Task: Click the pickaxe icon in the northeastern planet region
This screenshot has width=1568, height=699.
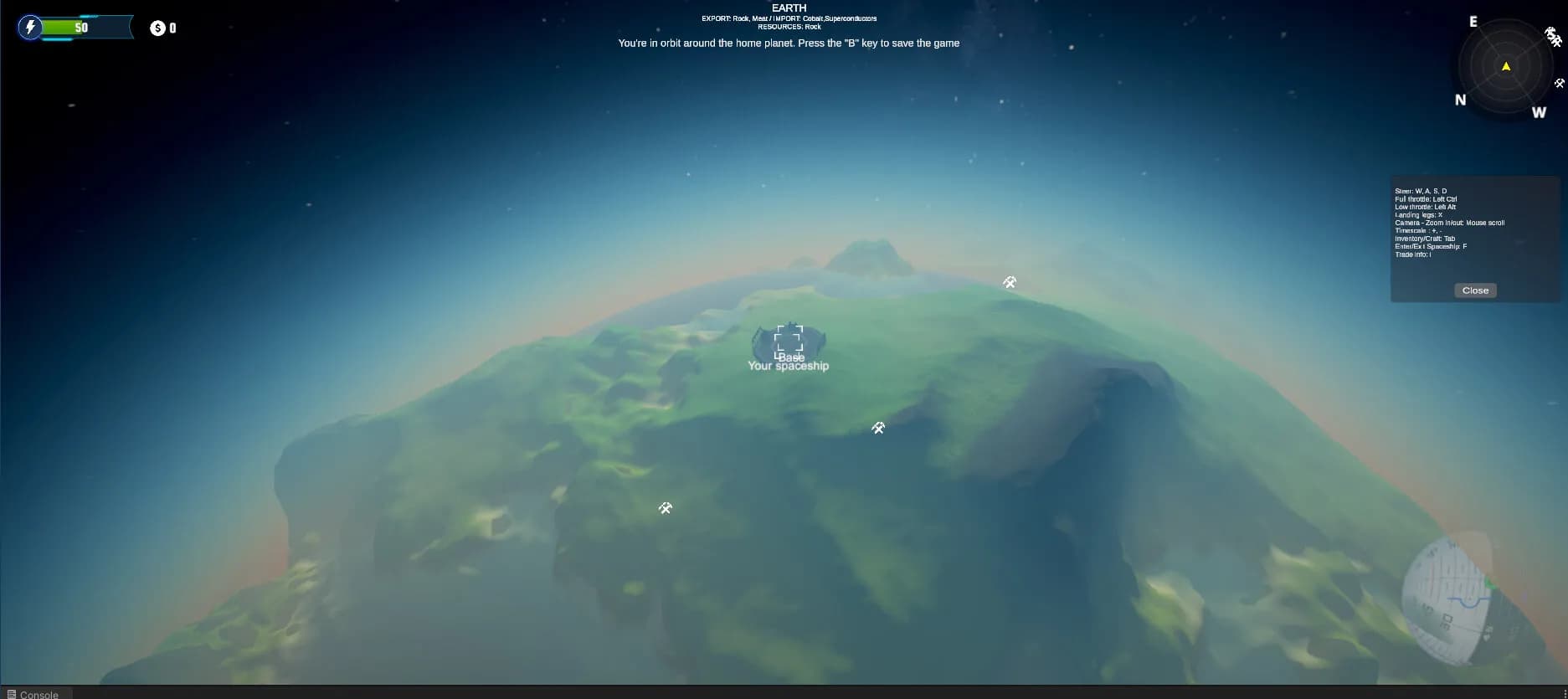Action: point(1010,282)
